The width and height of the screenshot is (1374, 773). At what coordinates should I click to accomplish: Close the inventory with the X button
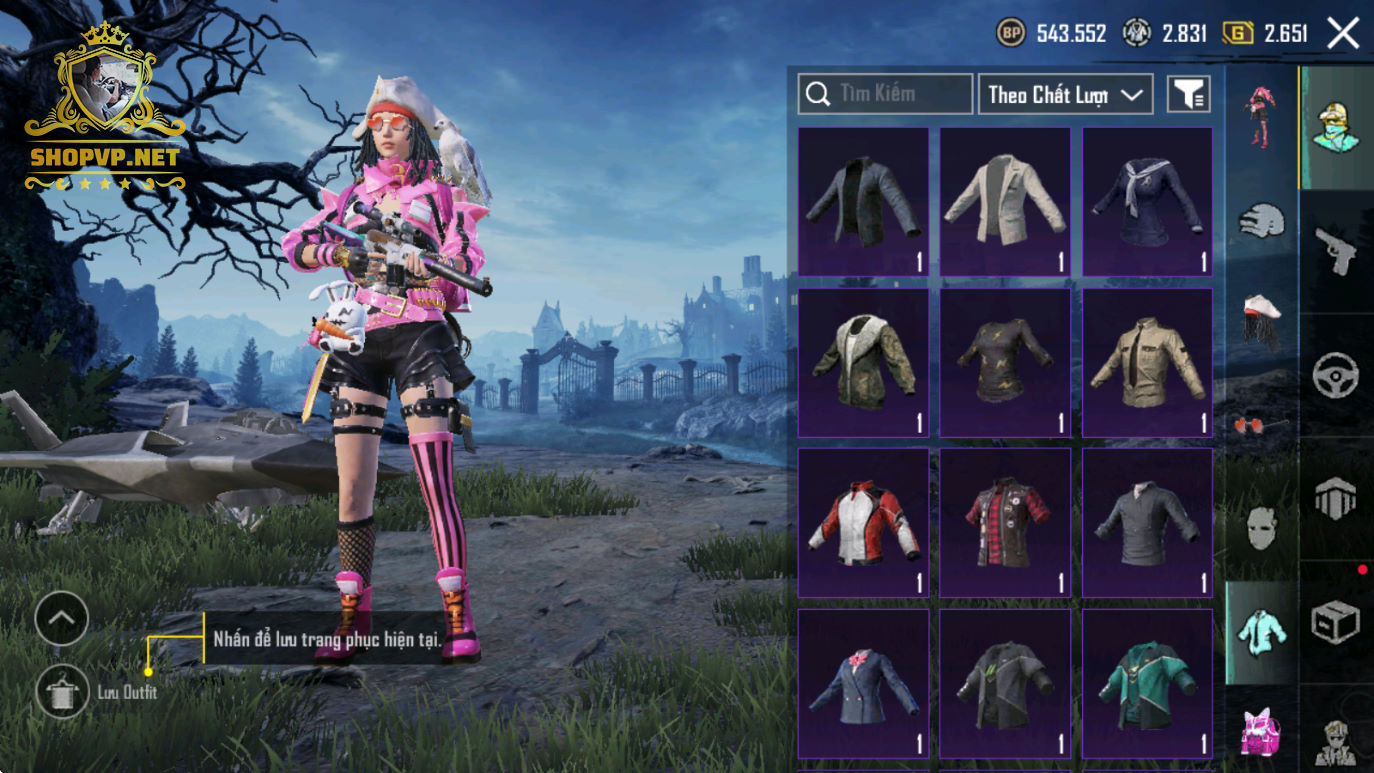[x=1343, y=34]
